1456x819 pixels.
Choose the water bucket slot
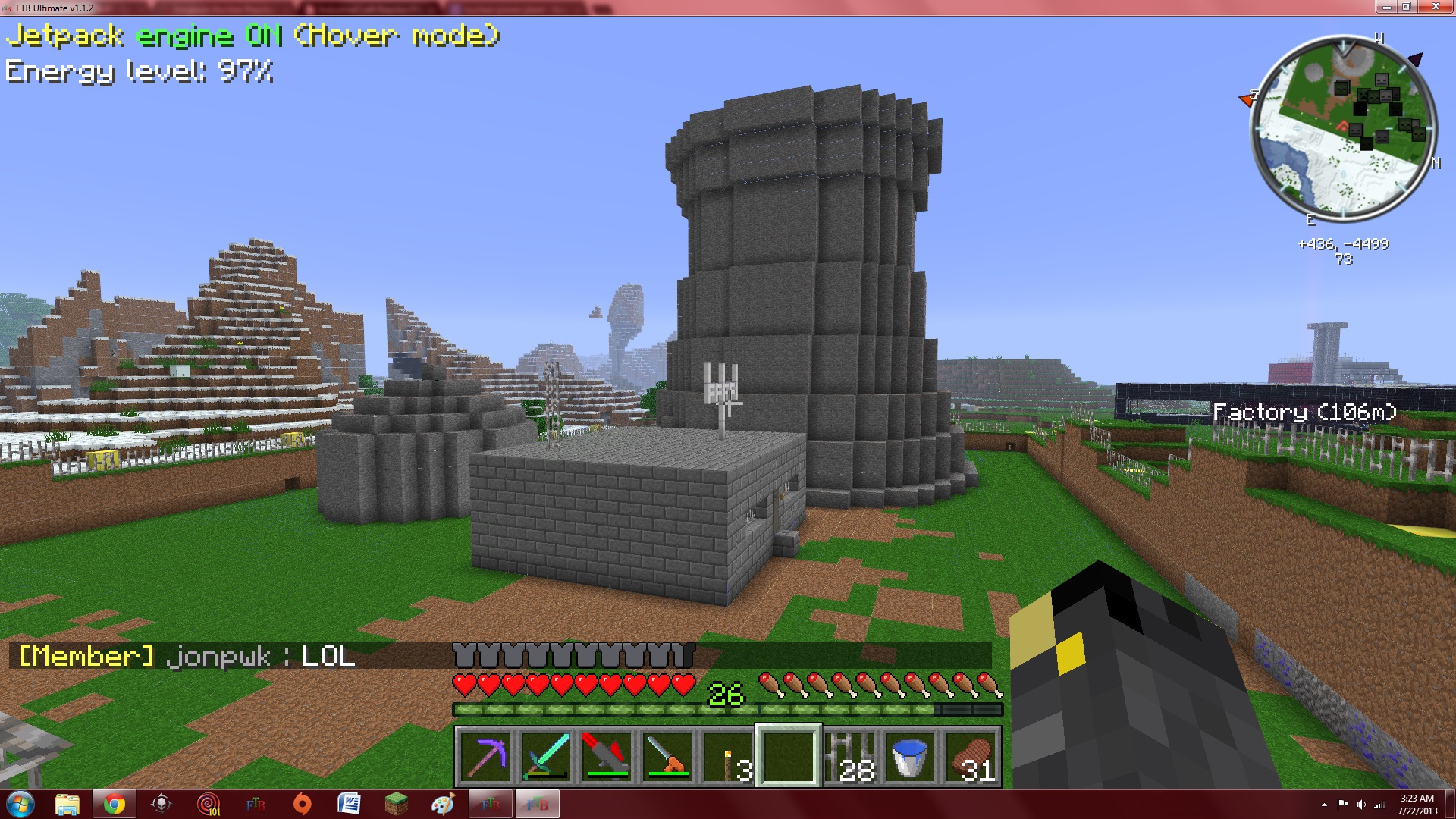[910, 756]
